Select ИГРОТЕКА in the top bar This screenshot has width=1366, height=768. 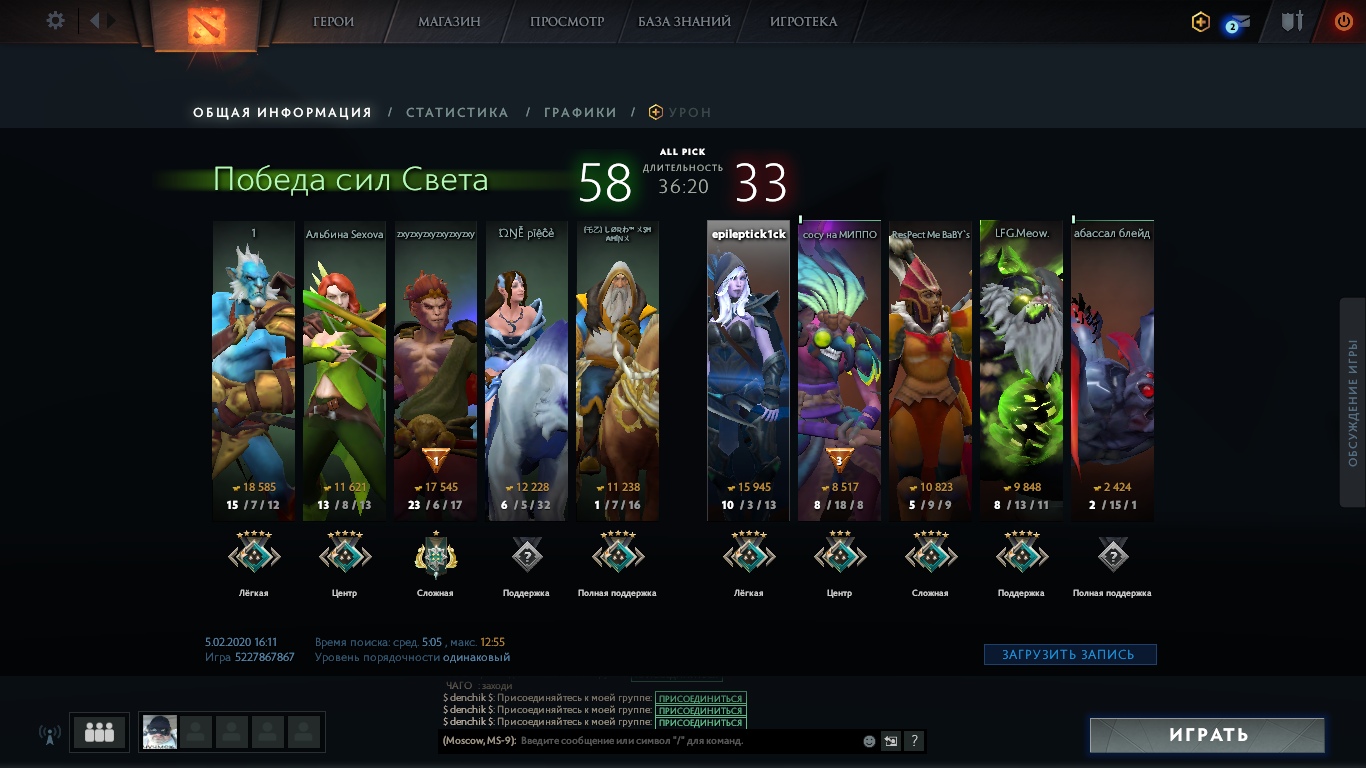point(803,21)
